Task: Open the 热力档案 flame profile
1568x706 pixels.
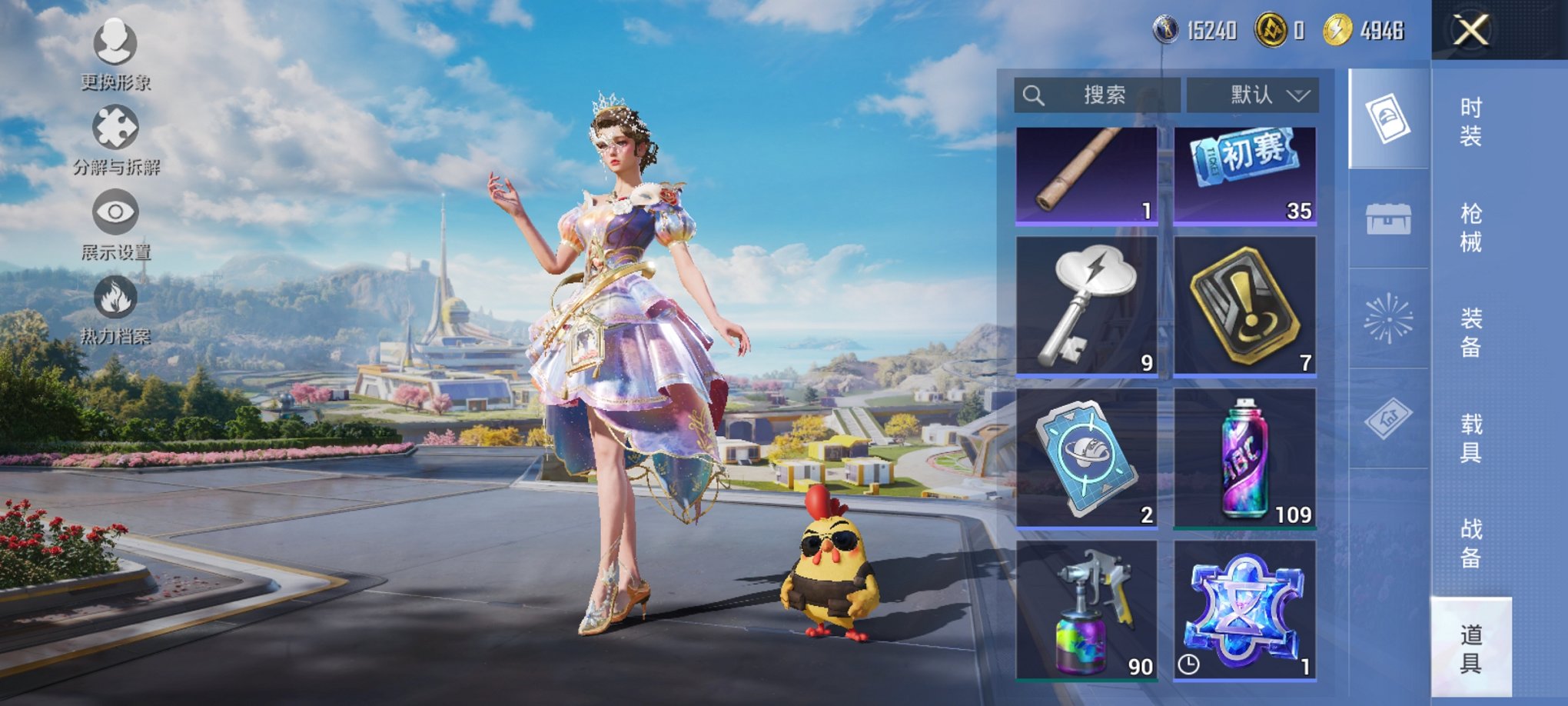Action: click(115, 310)
